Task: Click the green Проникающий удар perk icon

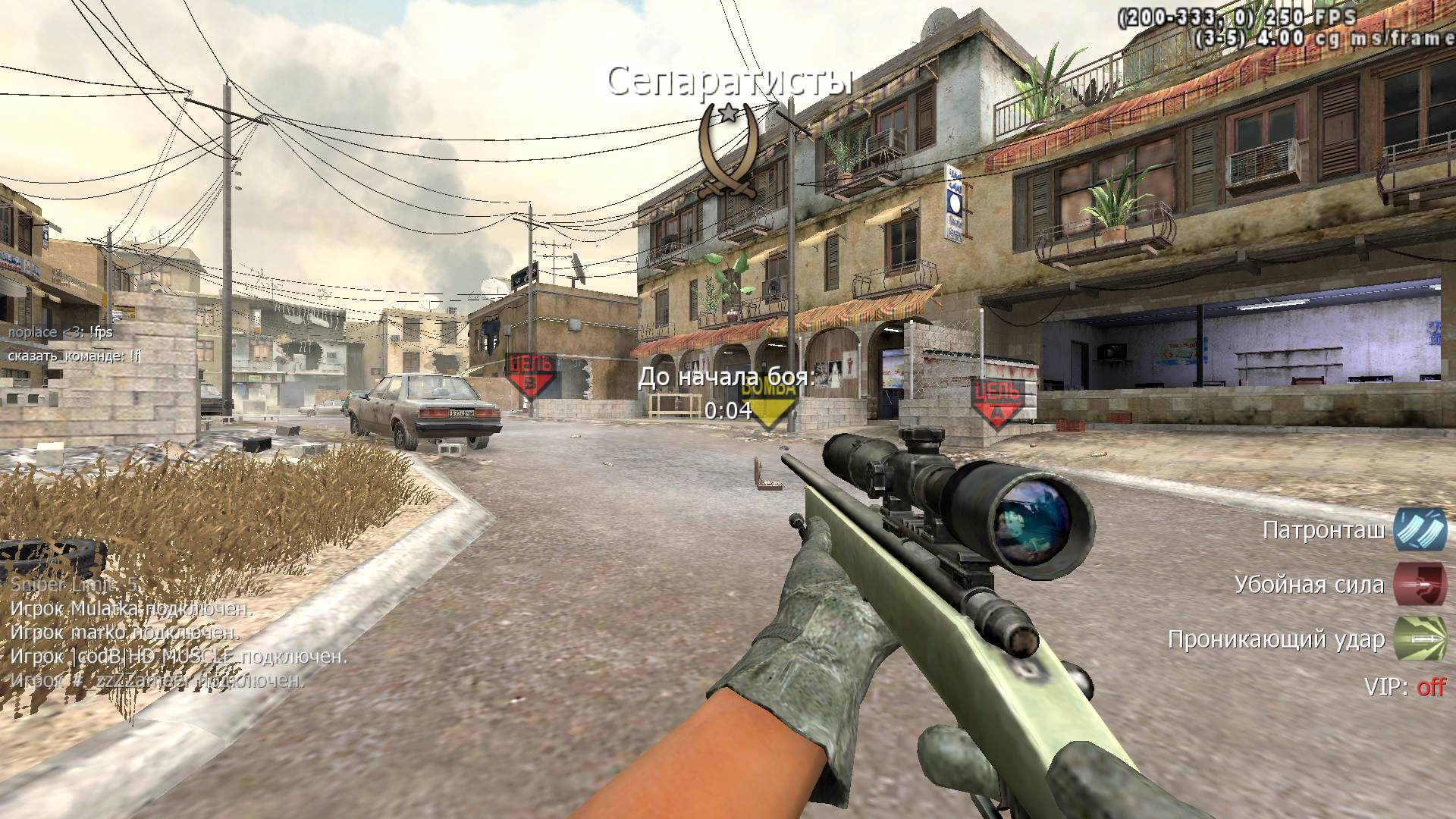Action: pyautogui.click(x=1420, y=639)
